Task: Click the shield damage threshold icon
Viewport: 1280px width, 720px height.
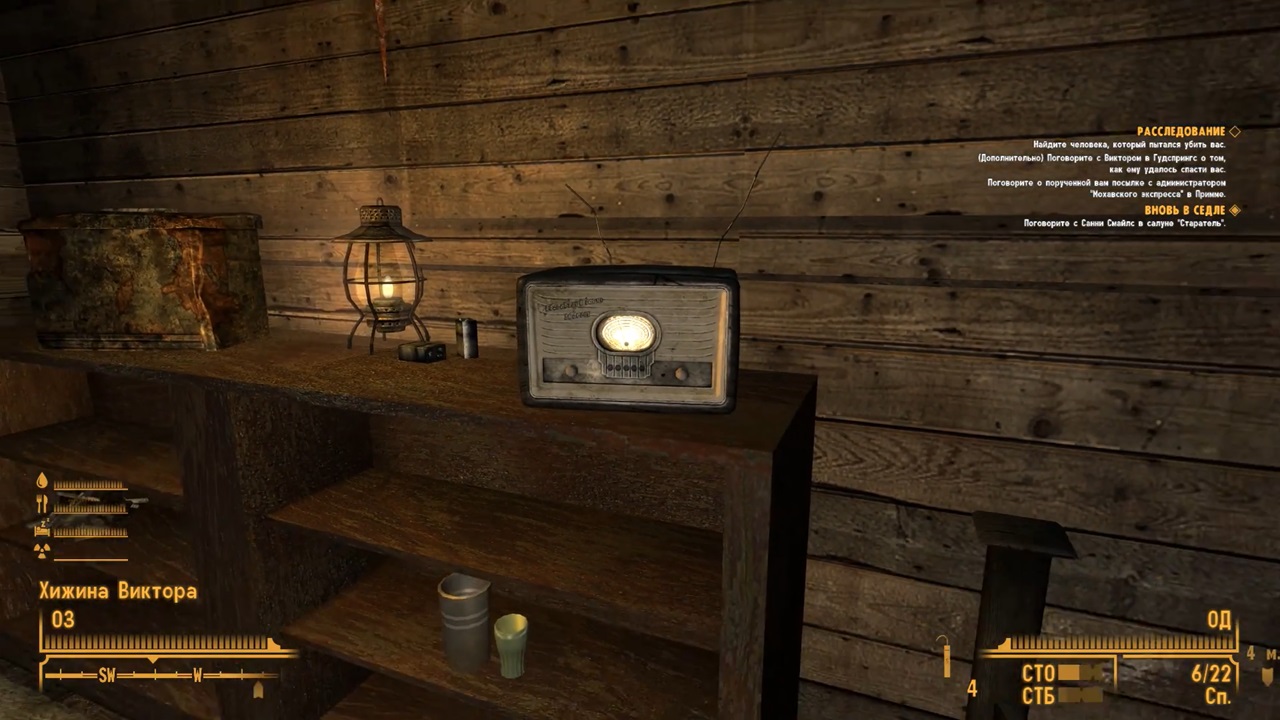Action: tap(1265, 675)
